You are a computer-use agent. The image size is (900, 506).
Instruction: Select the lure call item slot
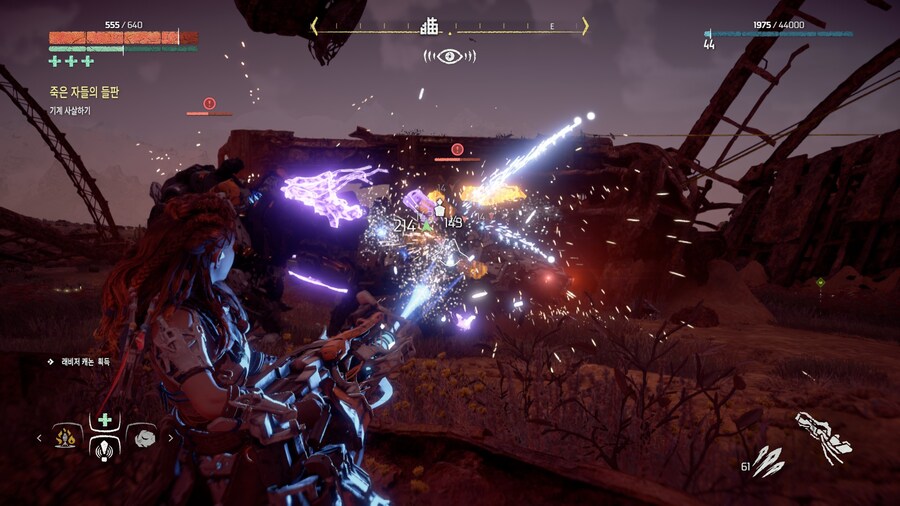tap(105, 448)
